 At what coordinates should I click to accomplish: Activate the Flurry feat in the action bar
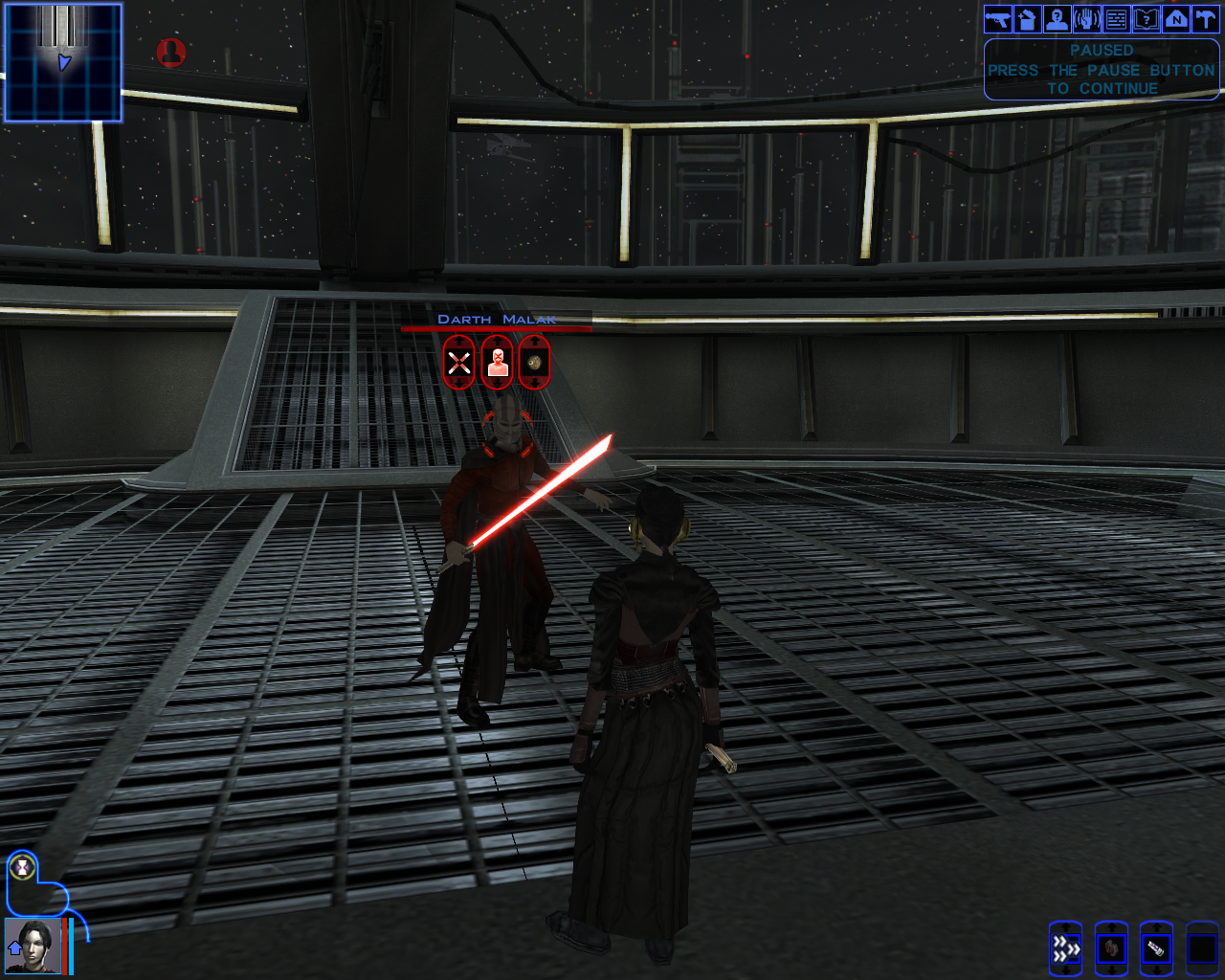click(1065, 947)
